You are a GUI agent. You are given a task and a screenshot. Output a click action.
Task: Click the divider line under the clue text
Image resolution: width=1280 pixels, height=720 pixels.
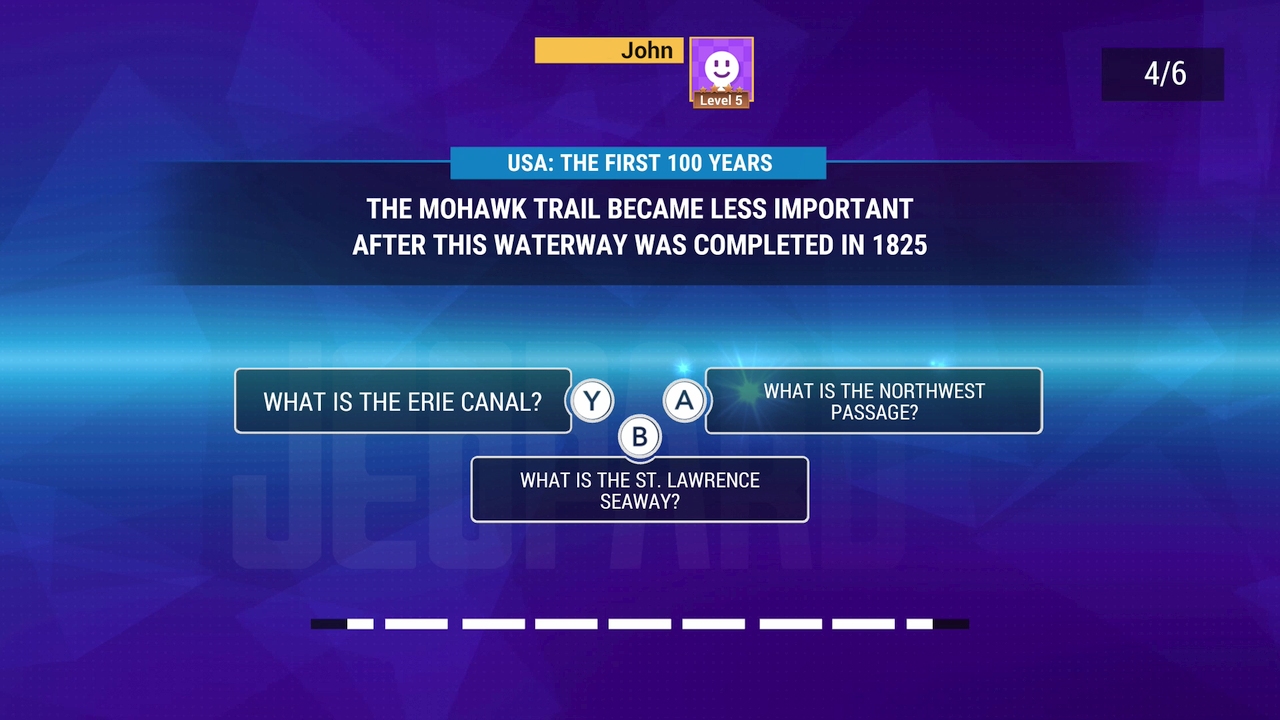pos(640,283)
